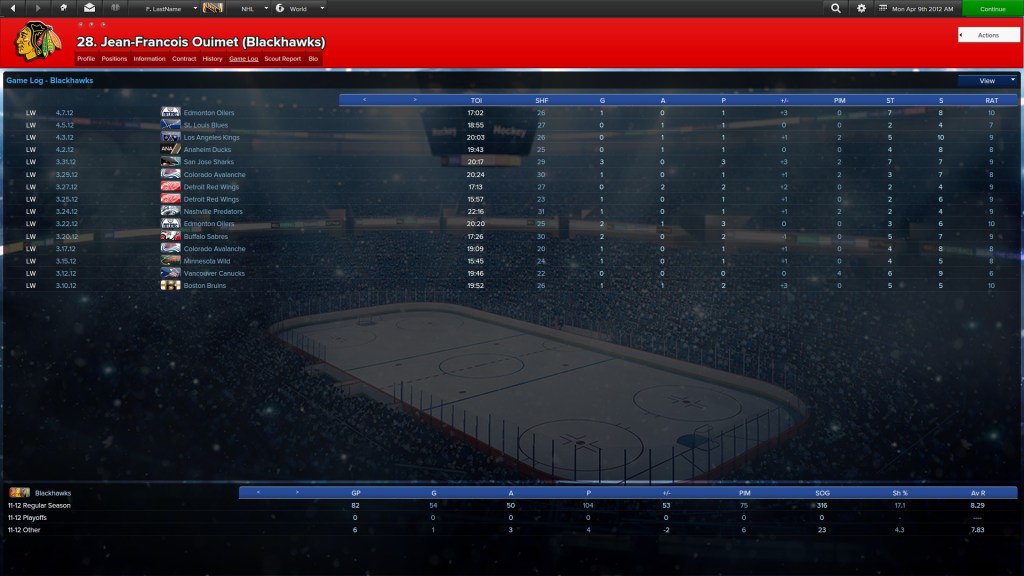1024x576 pixels.
Task: Open the View dropdown
Action: 987,80
